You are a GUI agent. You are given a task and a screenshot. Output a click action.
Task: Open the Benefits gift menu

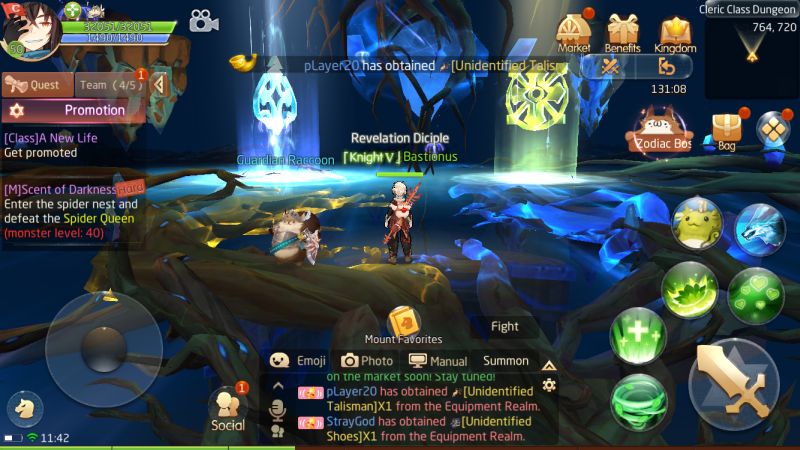coord(623,32)
